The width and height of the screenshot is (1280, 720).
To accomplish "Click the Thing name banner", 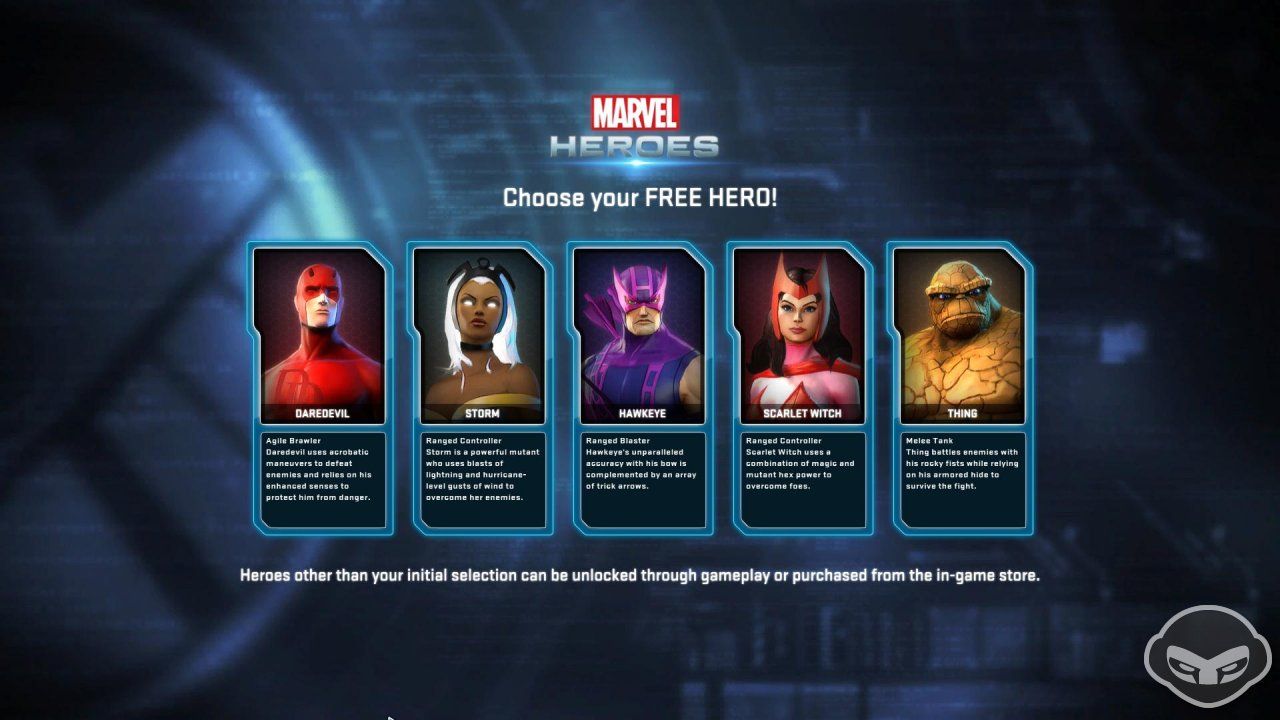I will [961, 413].
